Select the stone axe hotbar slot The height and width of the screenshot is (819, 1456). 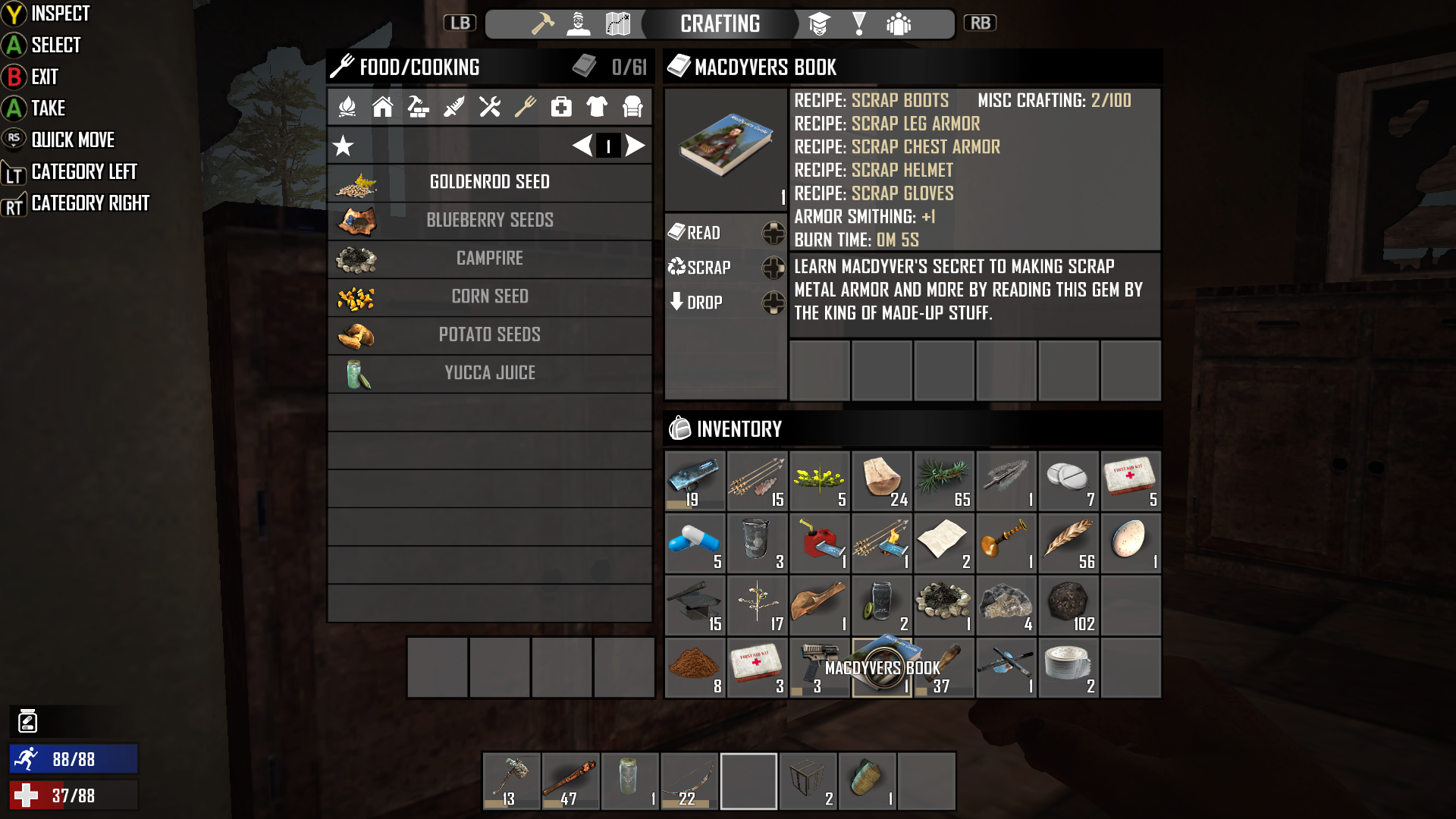(x=511, y=781)
